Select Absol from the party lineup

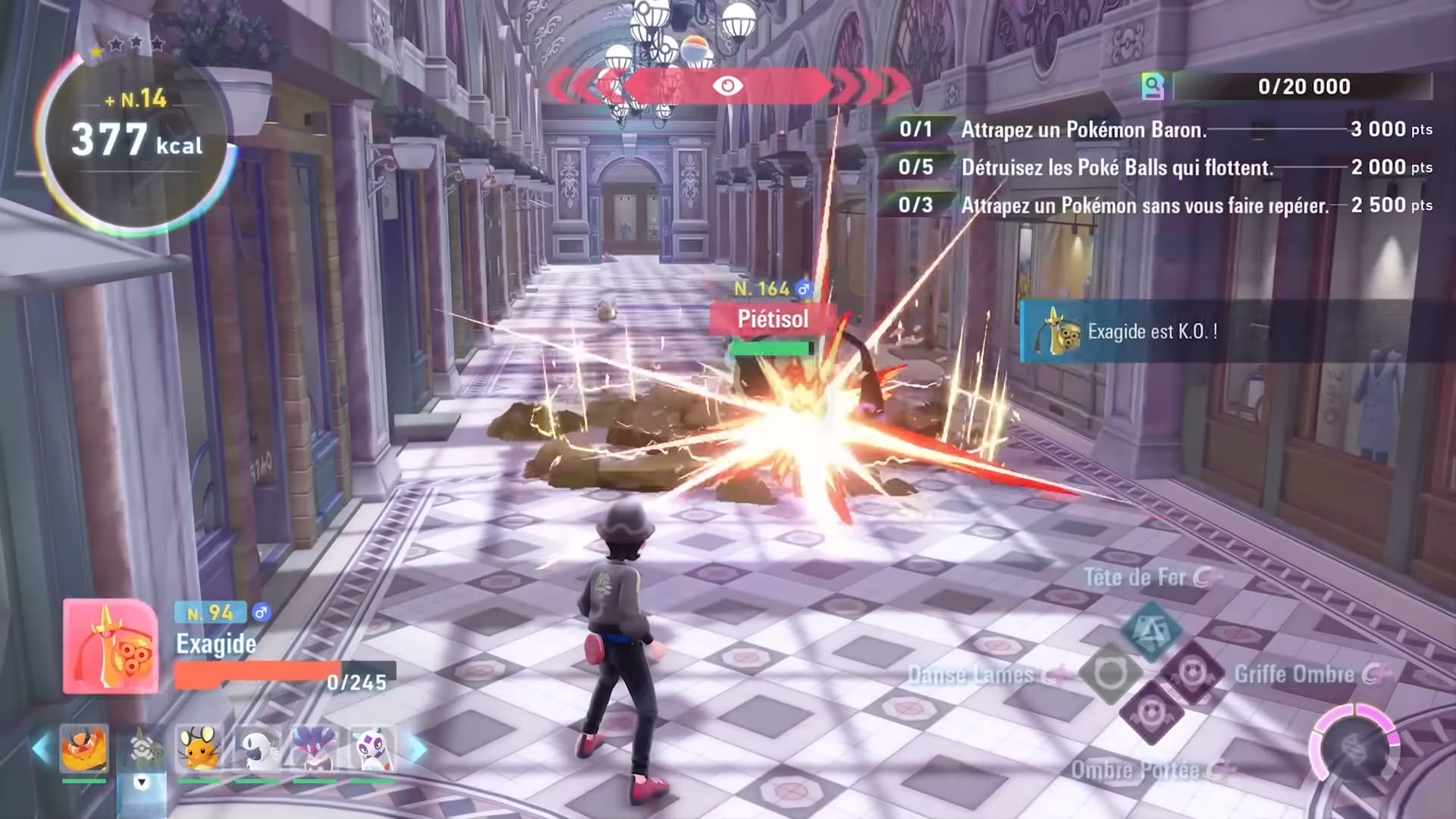tap(256, 749)
